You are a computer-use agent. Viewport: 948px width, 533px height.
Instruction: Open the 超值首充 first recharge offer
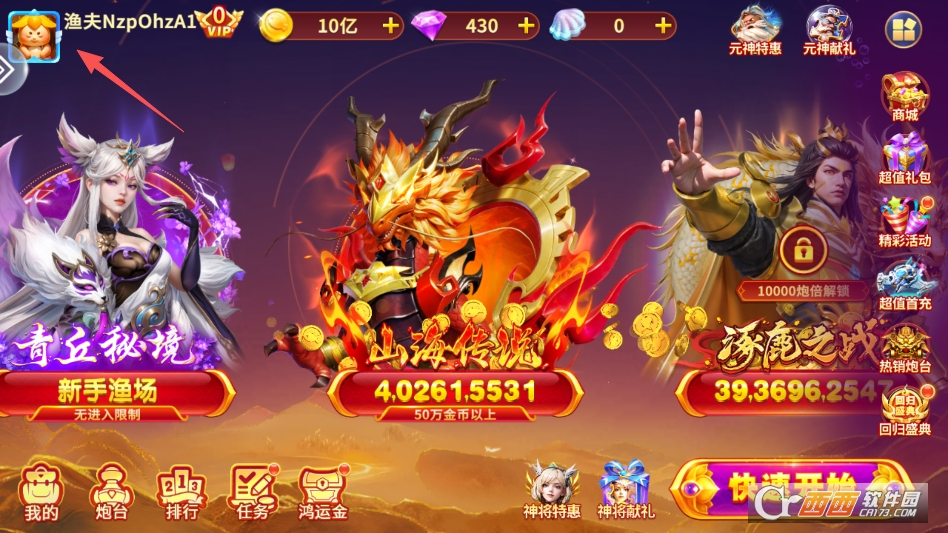click(904, 284)
